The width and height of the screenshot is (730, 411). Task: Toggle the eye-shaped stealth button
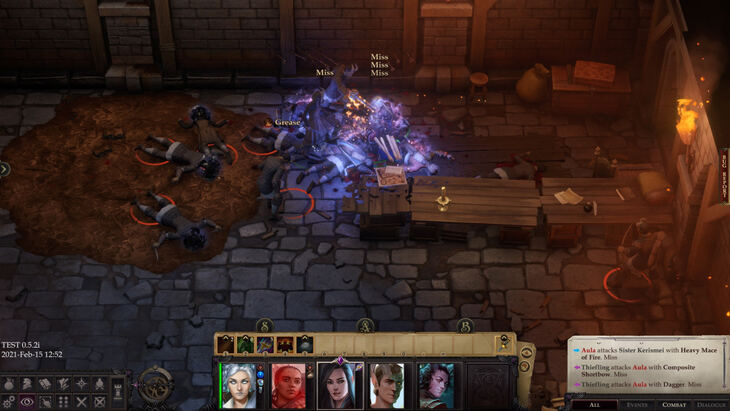click(x=27, y=401)
